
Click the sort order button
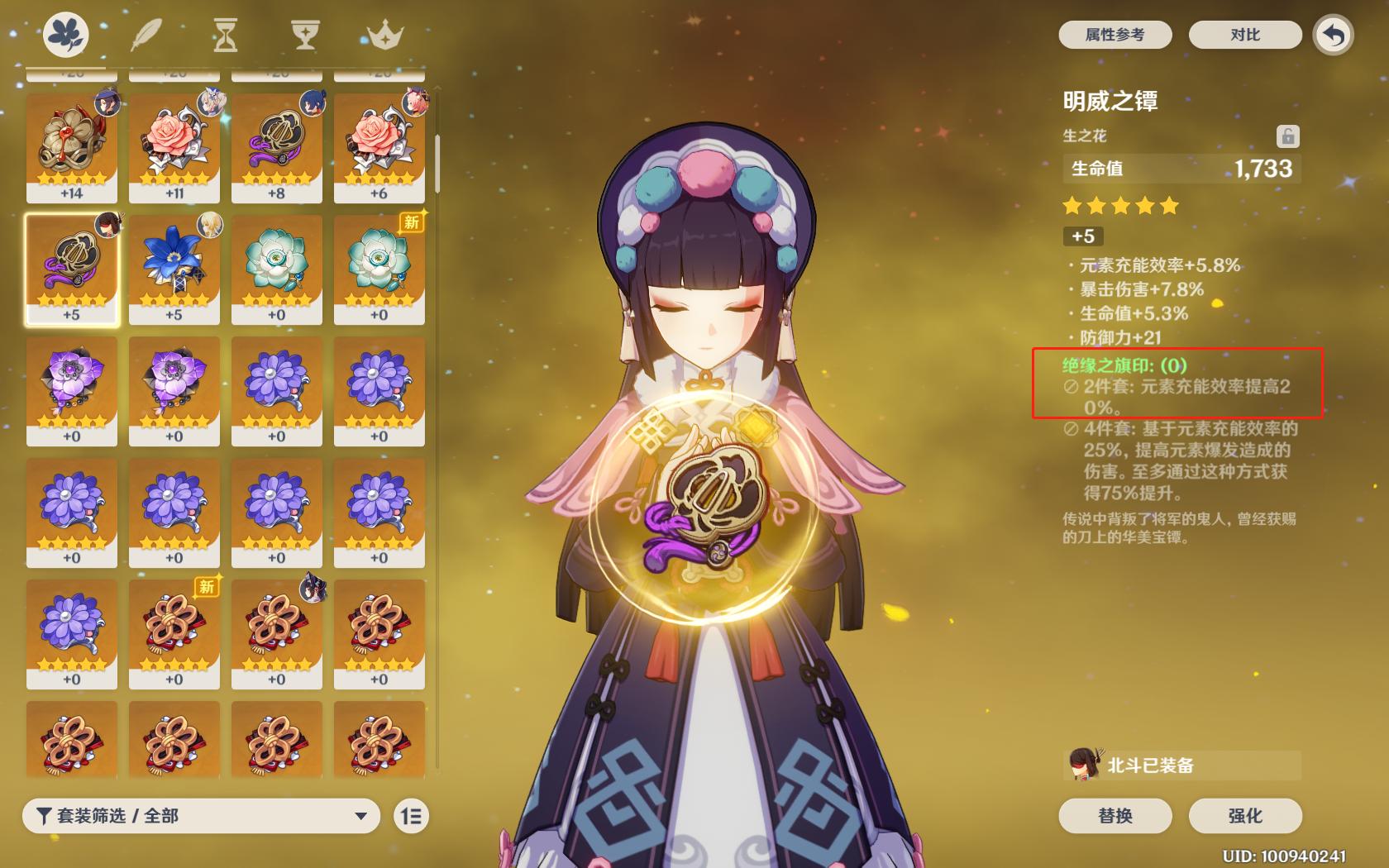[411, 816]
